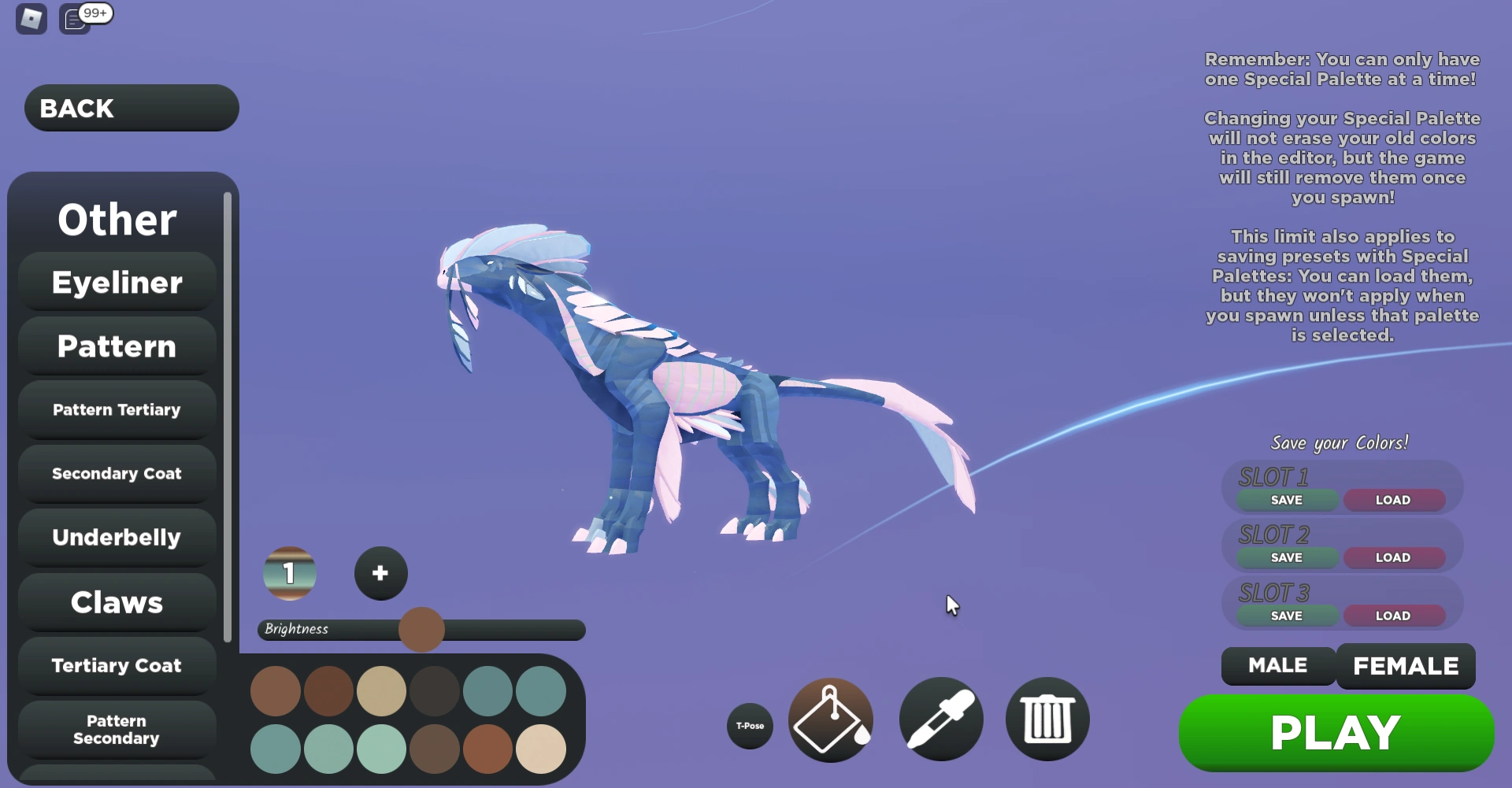Screen dimensions: 1512x788
Task: Select the FEMALE gender option
Action: point(1406,665)
